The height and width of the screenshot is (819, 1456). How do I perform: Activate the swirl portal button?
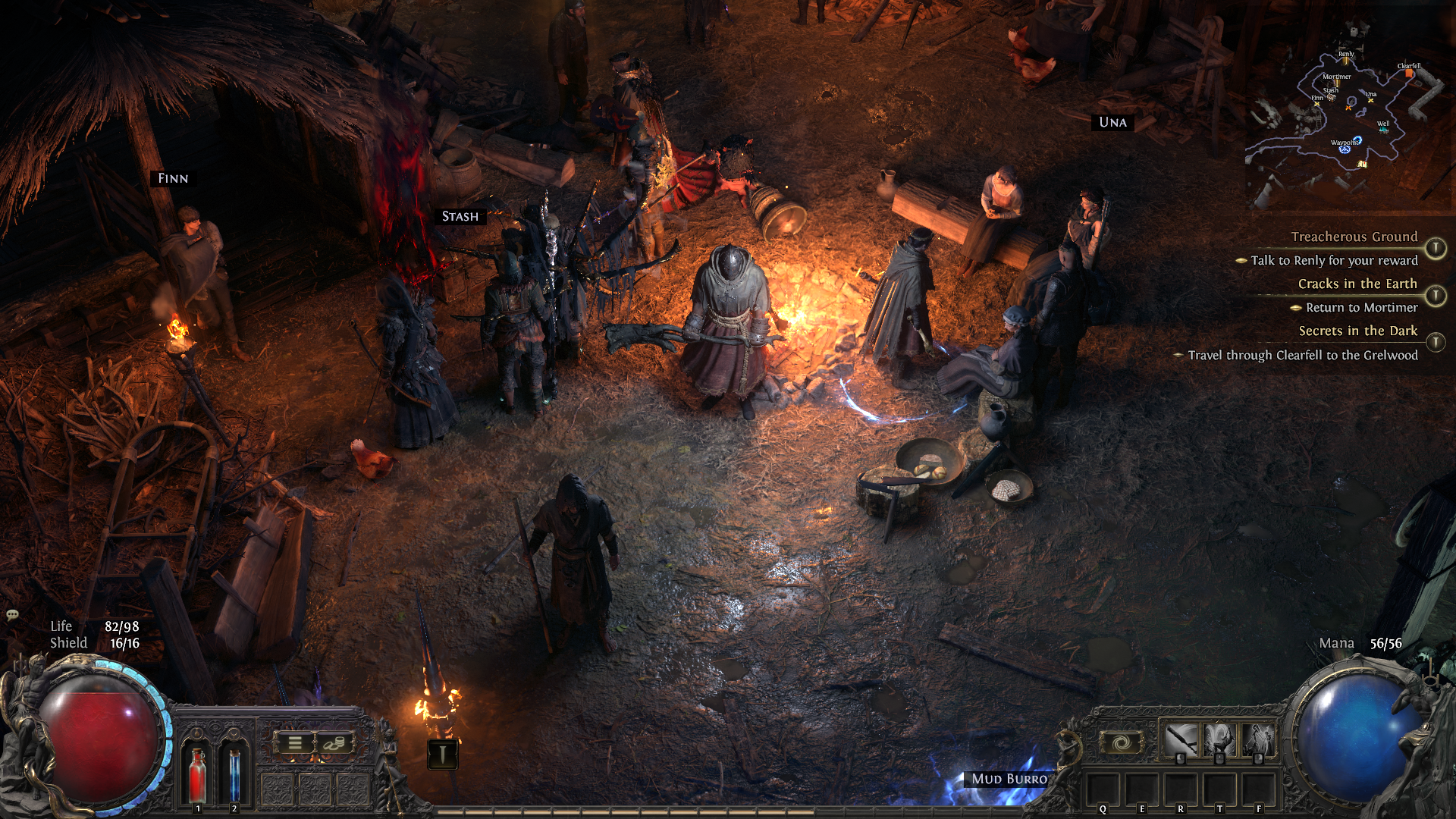click(1122, 742)
